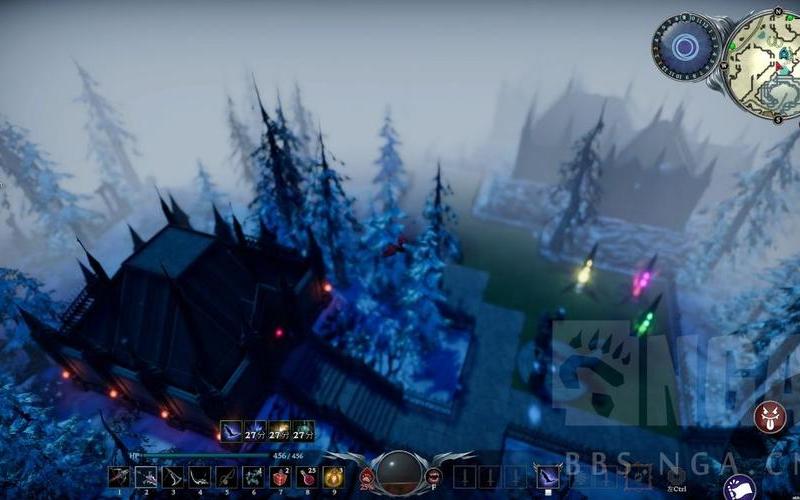This screenshot has width=800, height=500.
Task: Click the day-night clock dial
Action: pyautogui.click(x=686, y=46)
